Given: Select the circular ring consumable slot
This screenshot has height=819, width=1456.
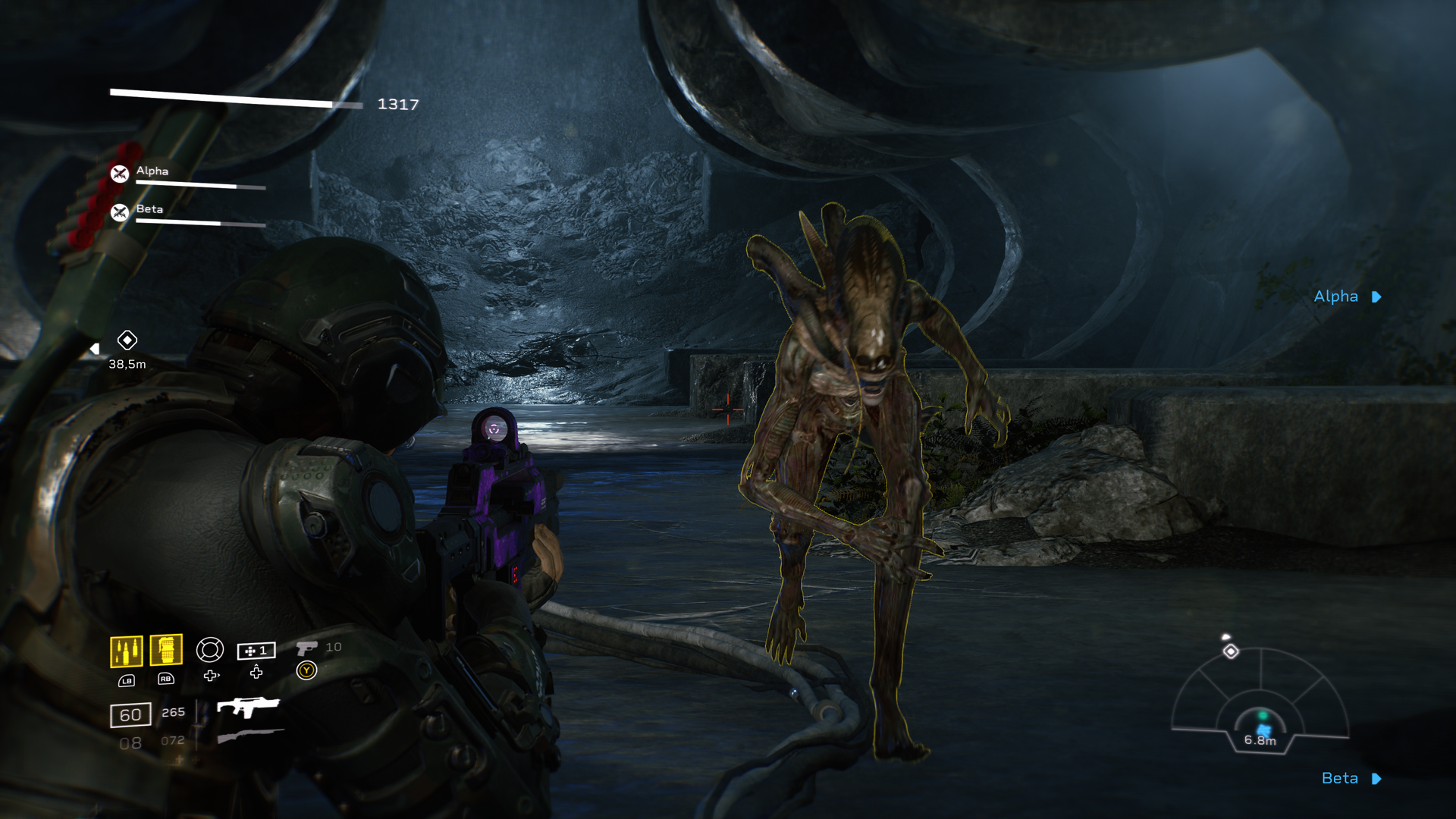Looking at the screenshot, I should [209, 650].
